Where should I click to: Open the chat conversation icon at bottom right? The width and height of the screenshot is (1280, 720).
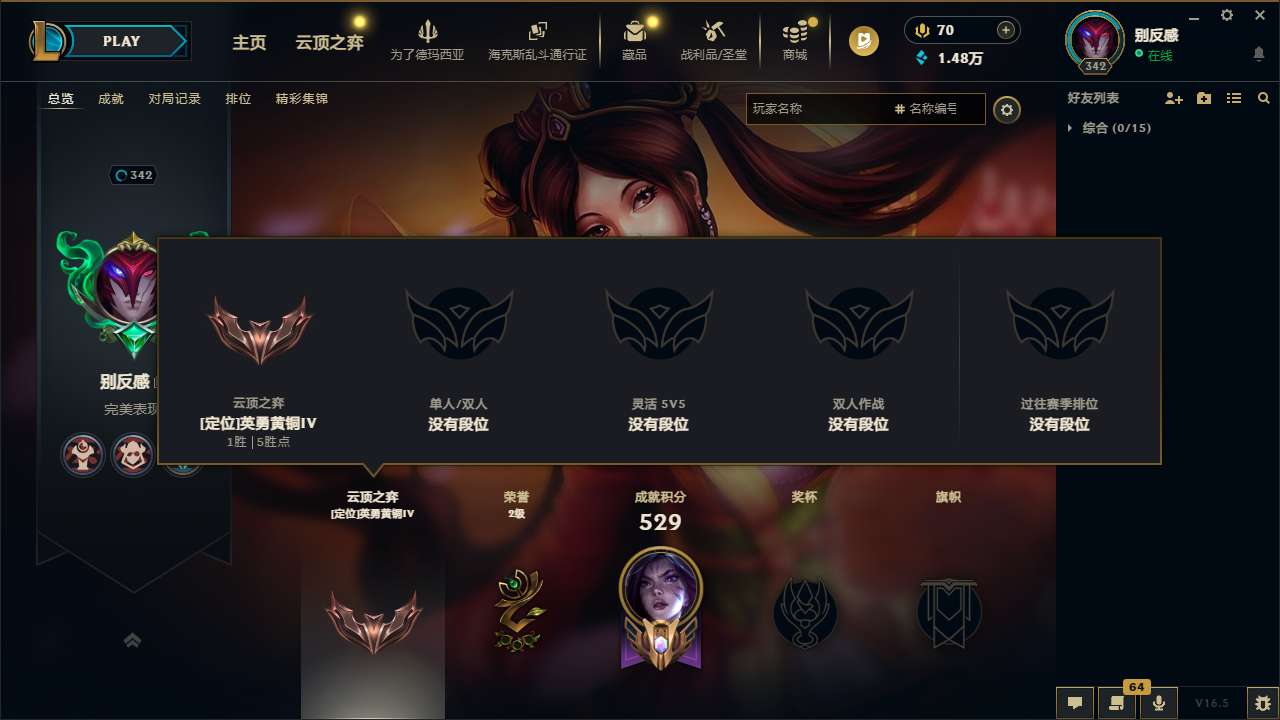1074,703
